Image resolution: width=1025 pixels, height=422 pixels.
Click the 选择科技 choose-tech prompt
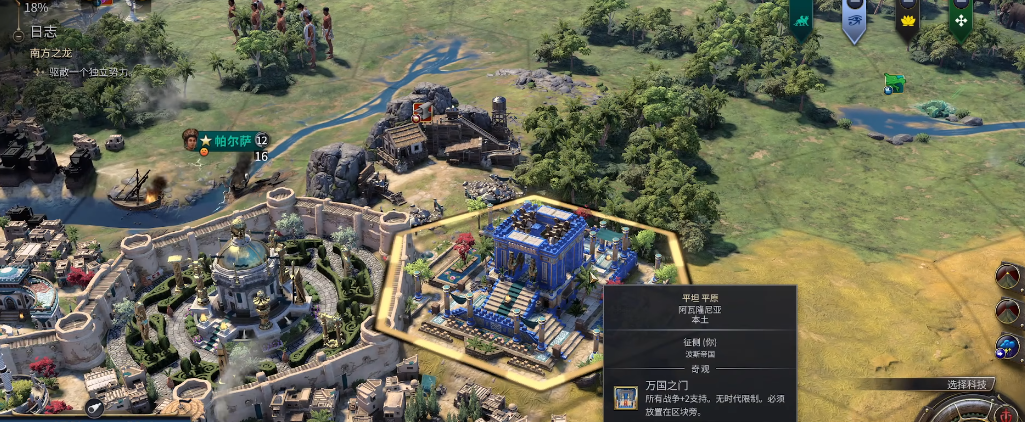pos(966,384)
